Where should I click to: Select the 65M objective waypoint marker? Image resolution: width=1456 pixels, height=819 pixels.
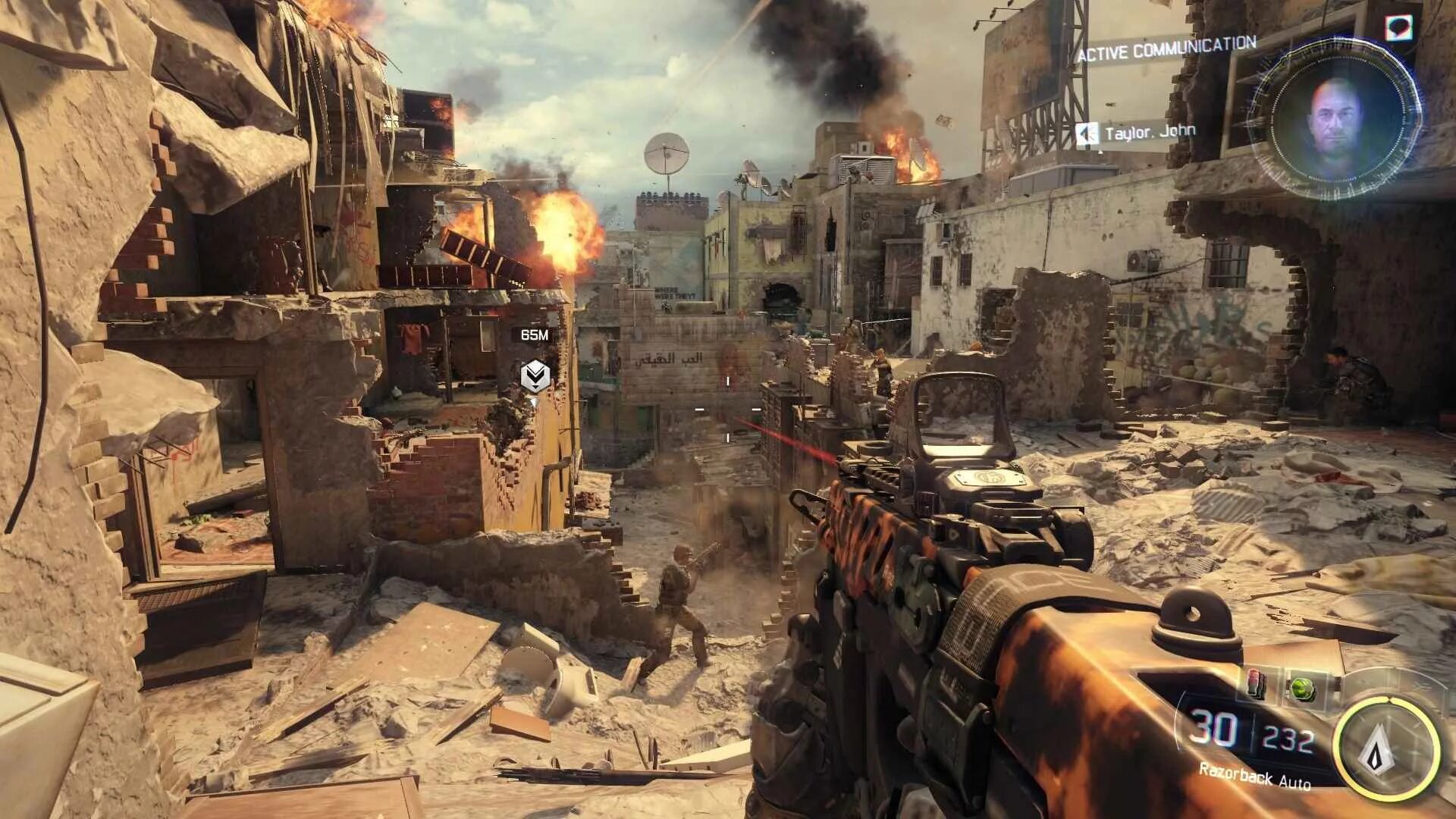tap(535, 375)
